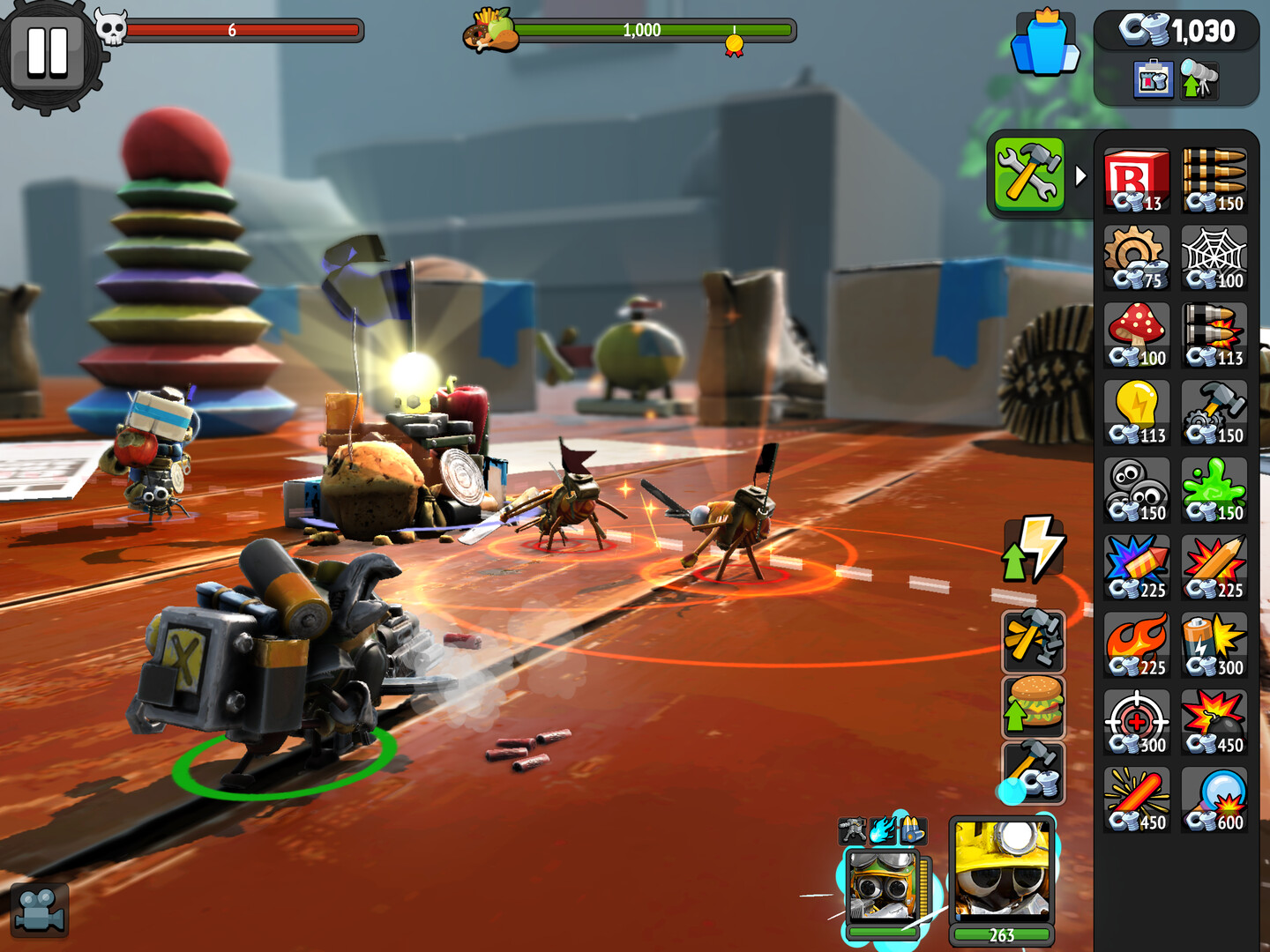Image resolution: width=1270 pixels, height=952 pixels.
Task: Expand the build categories using the small arrow
Action: [1082, 174]
